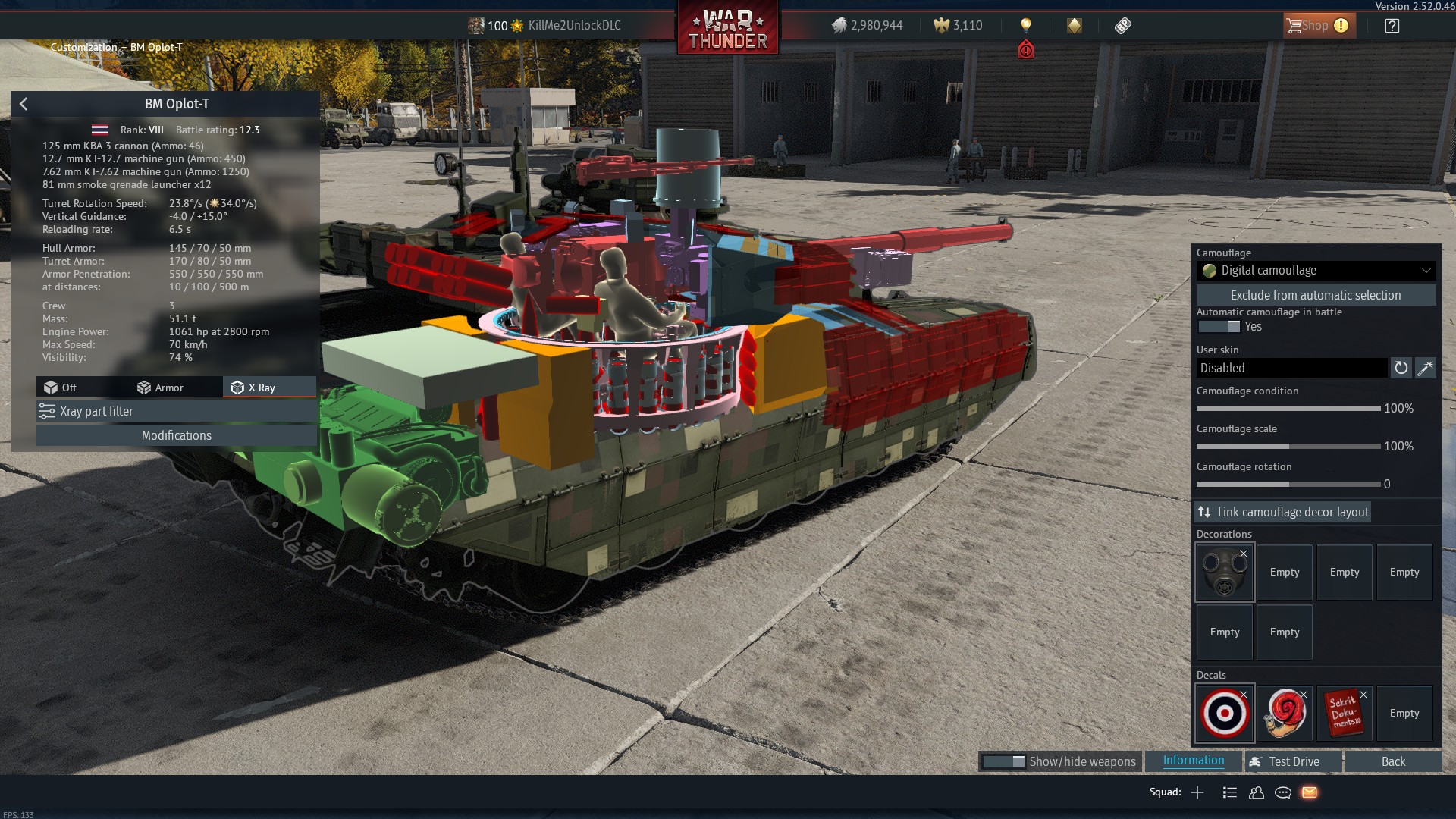Click the Back button
The image size is (1456, 819).
point(1393,761)
